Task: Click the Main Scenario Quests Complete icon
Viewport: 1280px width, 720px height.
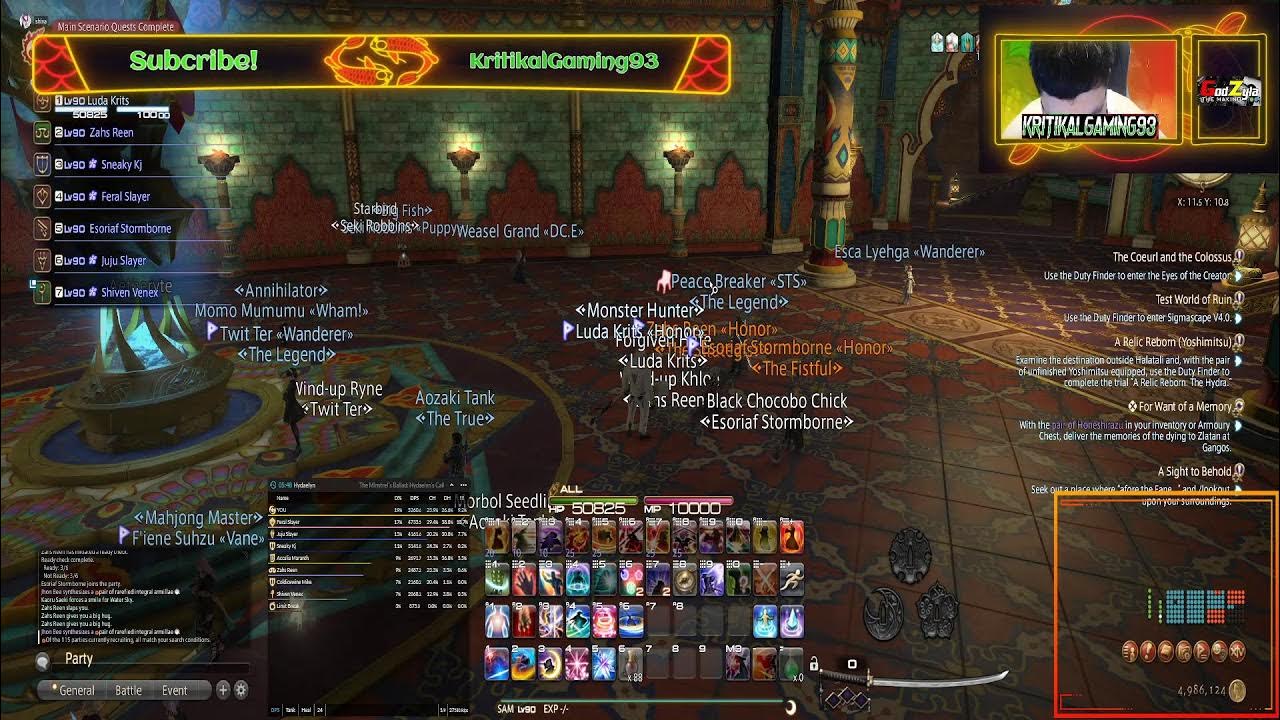Action: tap(25, 20)
